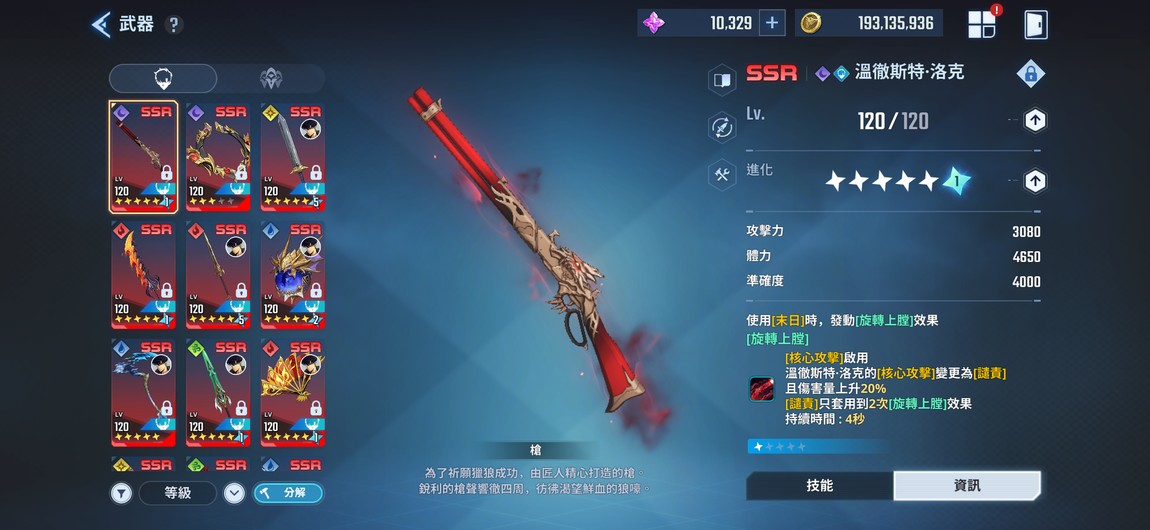Open the four-square grid main menu
Image resolution: width=1150 pixels, height=530 pixels.
click(982, 24)
